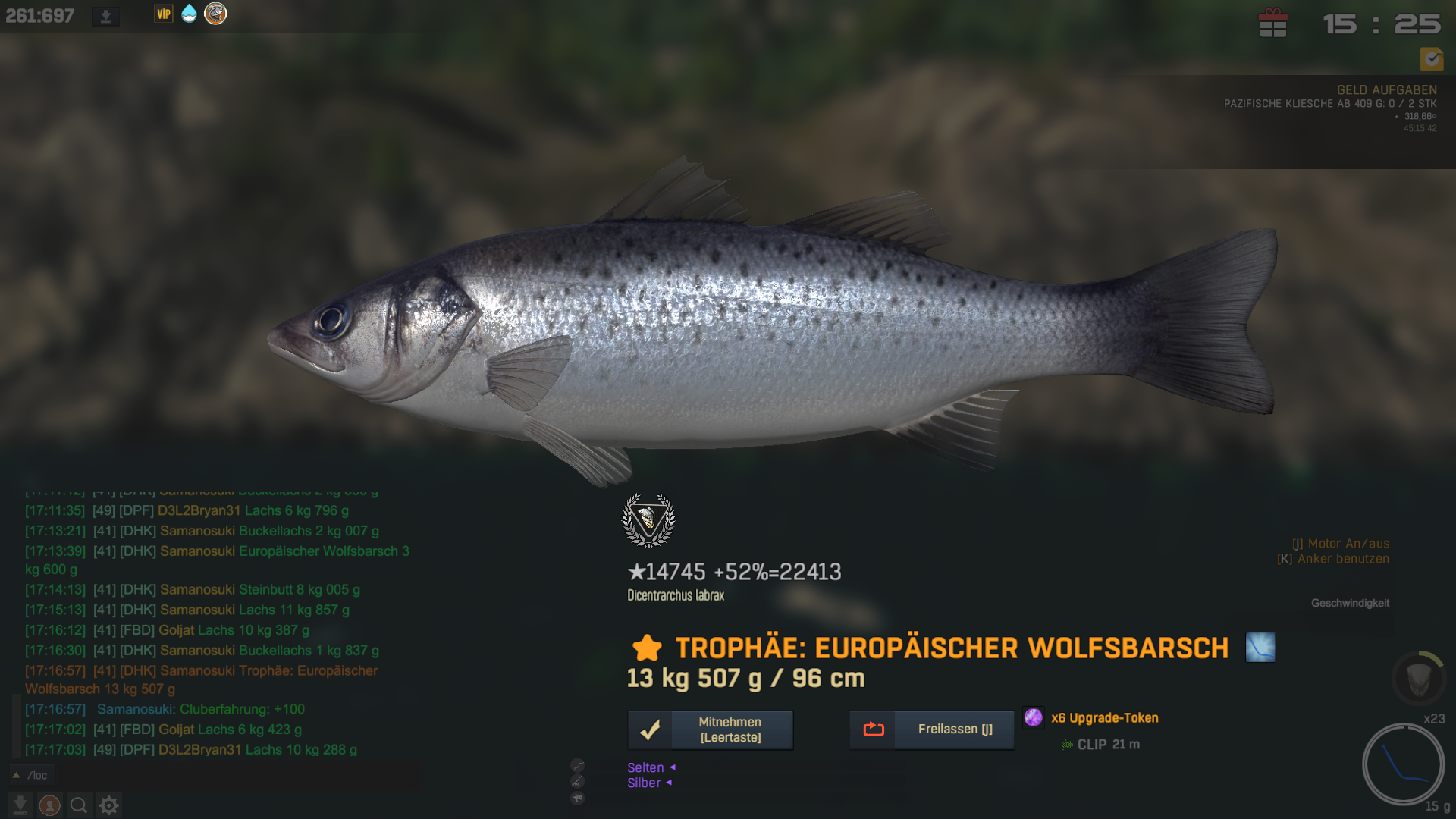Open the gear settings icon

109,805
